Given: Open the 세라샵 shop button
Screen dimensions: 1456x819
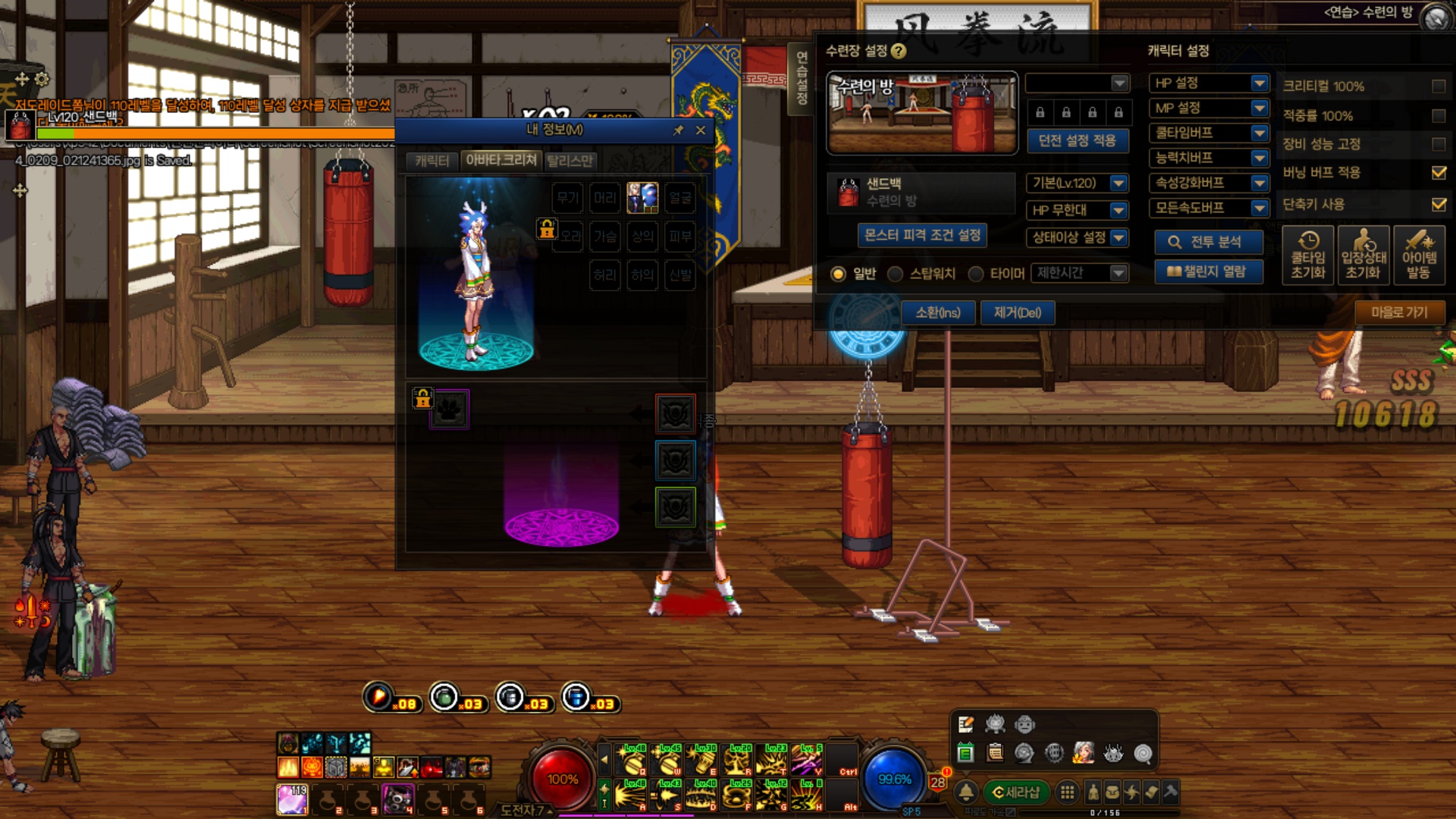Looking at the screenshot, I should pyautogui.click(x=1016, y=792).
